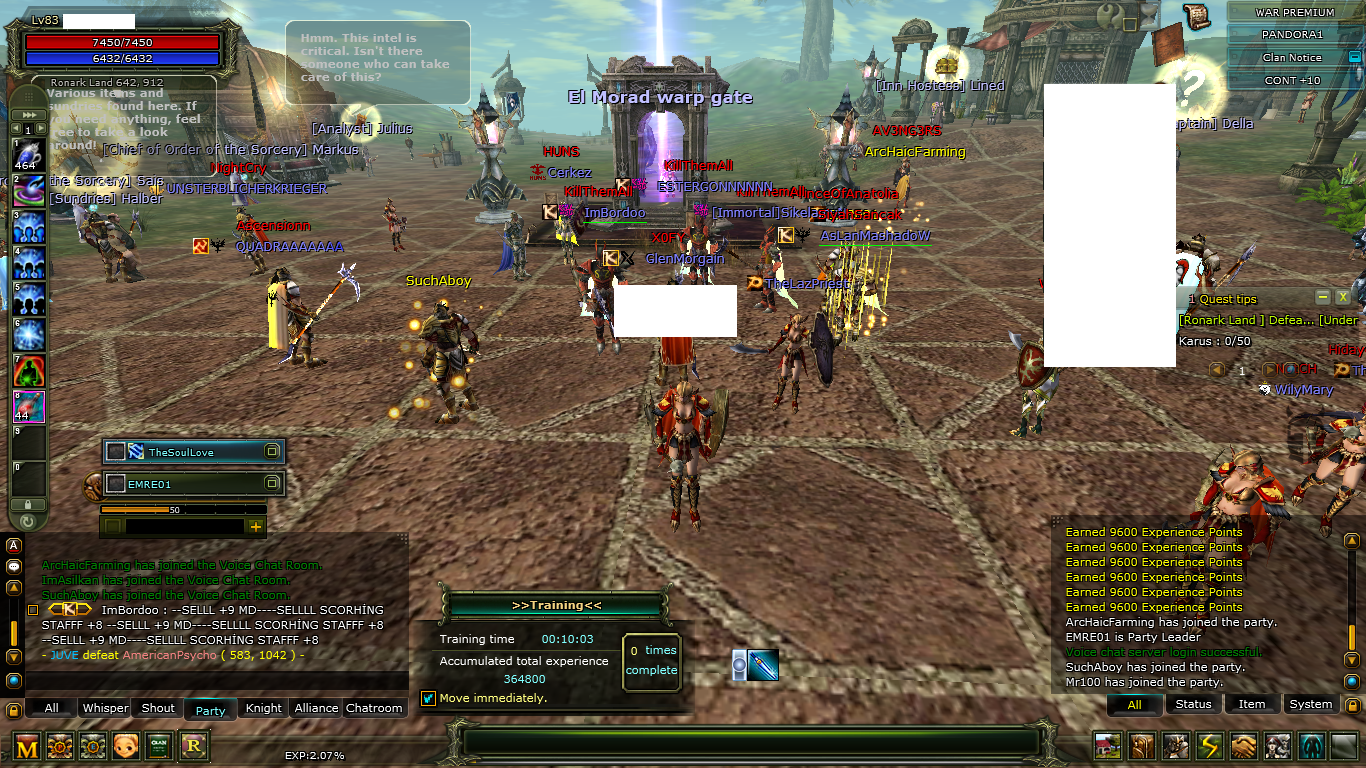Click the purple R emblem icon
Image resolution: width=1366 pixels, height=768 pixels.
coord(193,747)
